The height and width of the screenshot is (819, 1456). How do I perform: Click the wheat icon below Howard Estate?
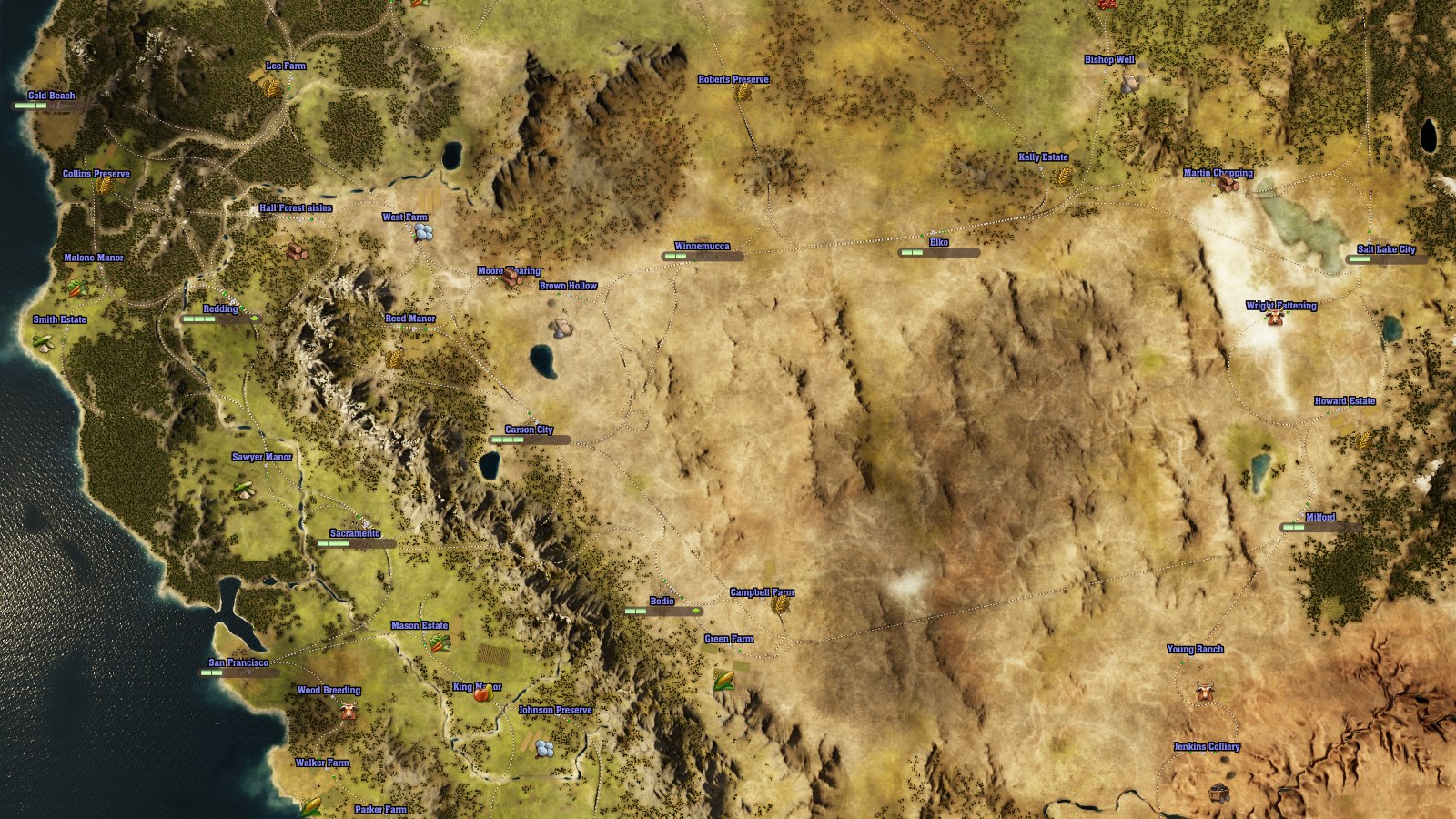[x=1362, y=441]
